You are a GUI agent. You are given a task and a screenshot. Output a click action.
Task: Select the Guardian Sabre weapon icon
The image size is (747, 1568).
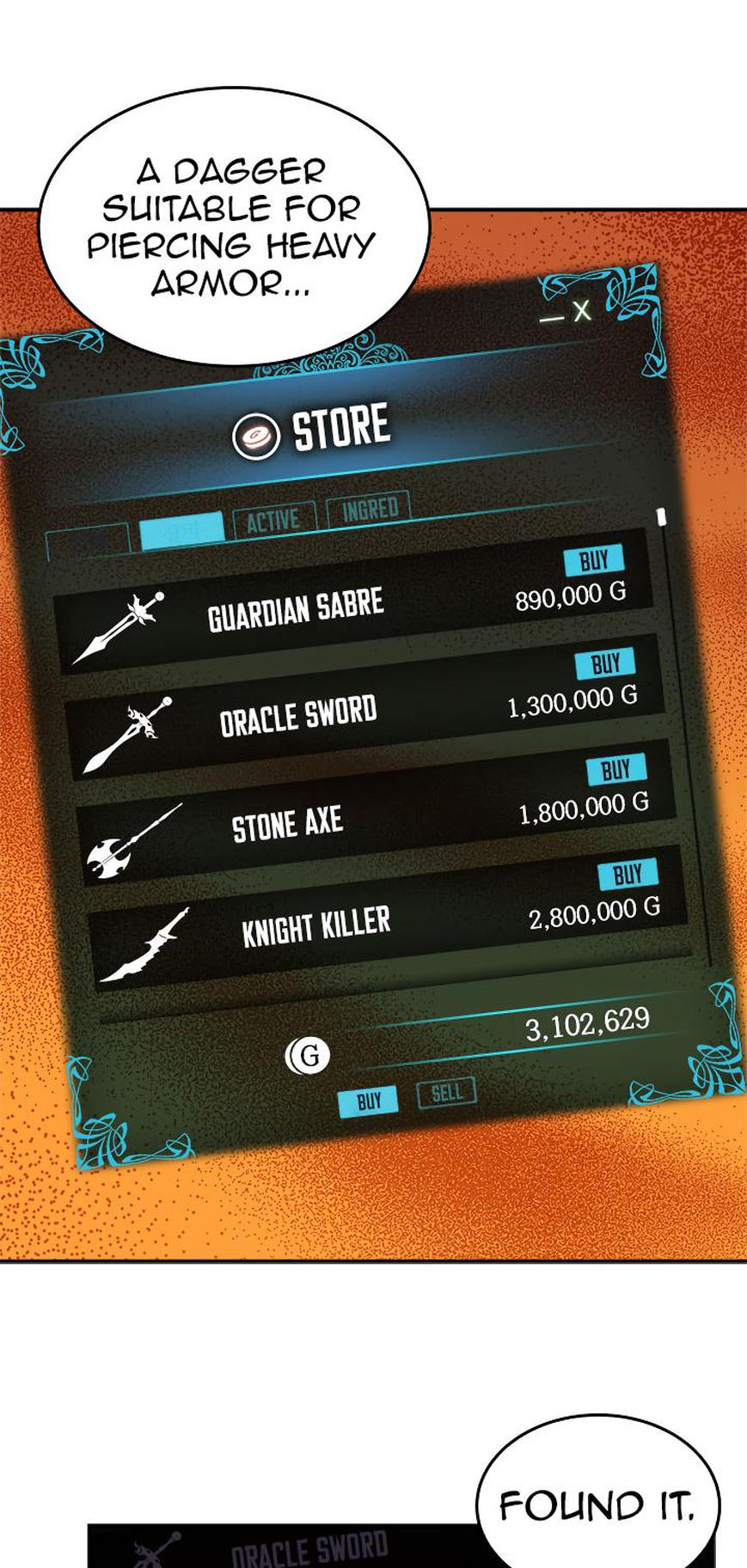119,627
